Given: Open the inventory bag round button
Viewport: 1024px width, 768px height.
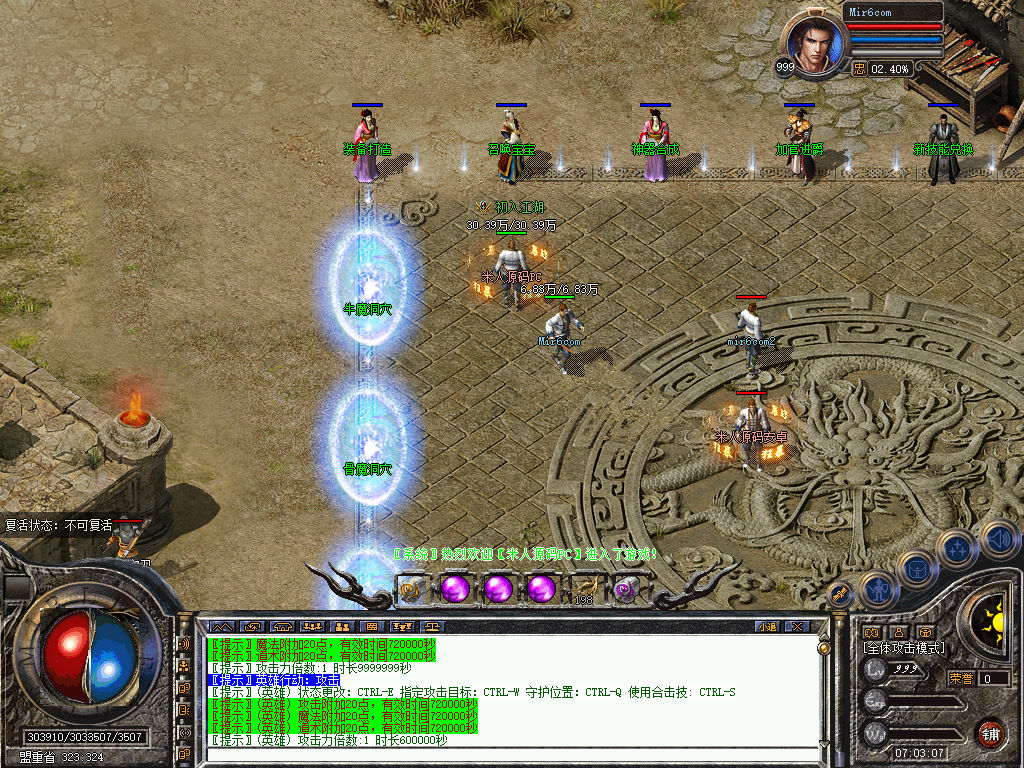Looking at the screenshot, I should tap(916, 570).
